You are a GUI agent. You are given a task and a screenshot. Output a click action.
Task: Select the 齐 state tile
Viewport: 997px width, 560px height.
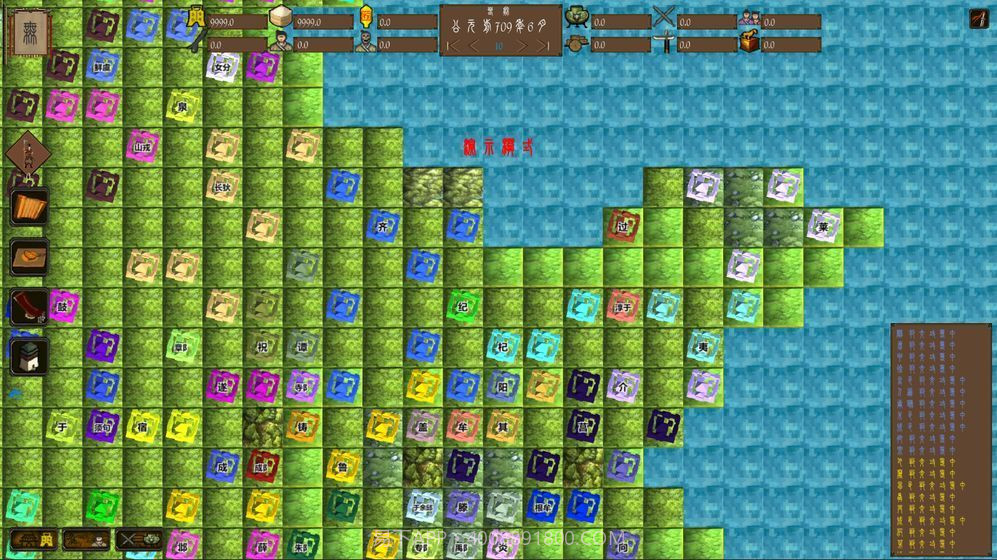pos(382,226)
